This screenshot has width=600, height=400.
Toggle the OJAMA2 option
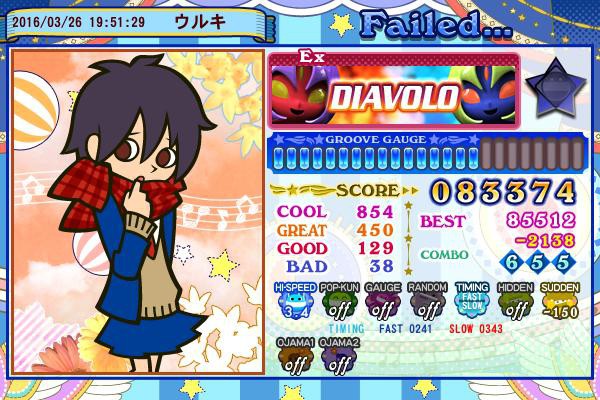(339, 357)
